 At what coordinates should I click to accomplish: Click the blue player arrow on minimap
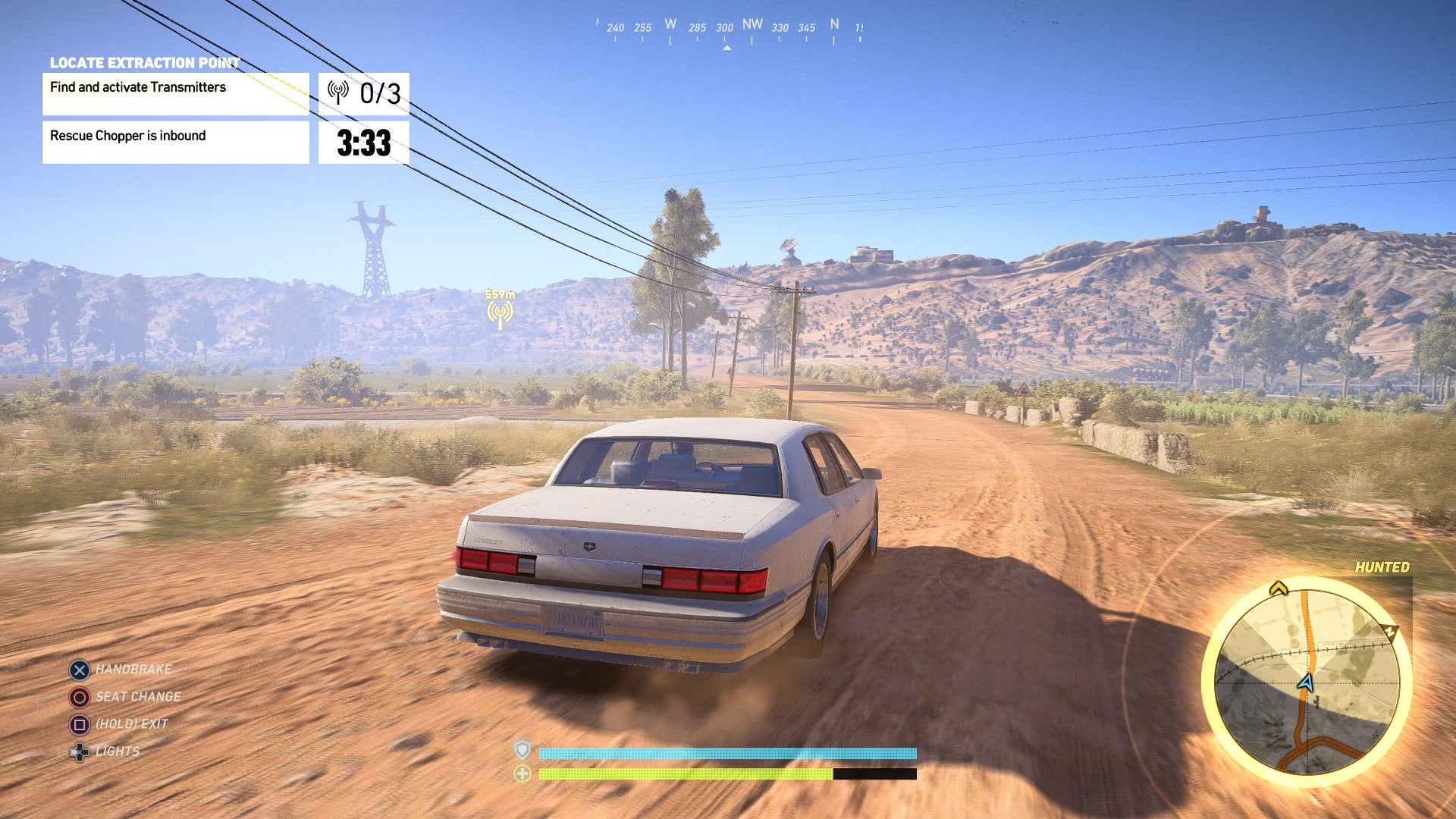(1305, 682)
